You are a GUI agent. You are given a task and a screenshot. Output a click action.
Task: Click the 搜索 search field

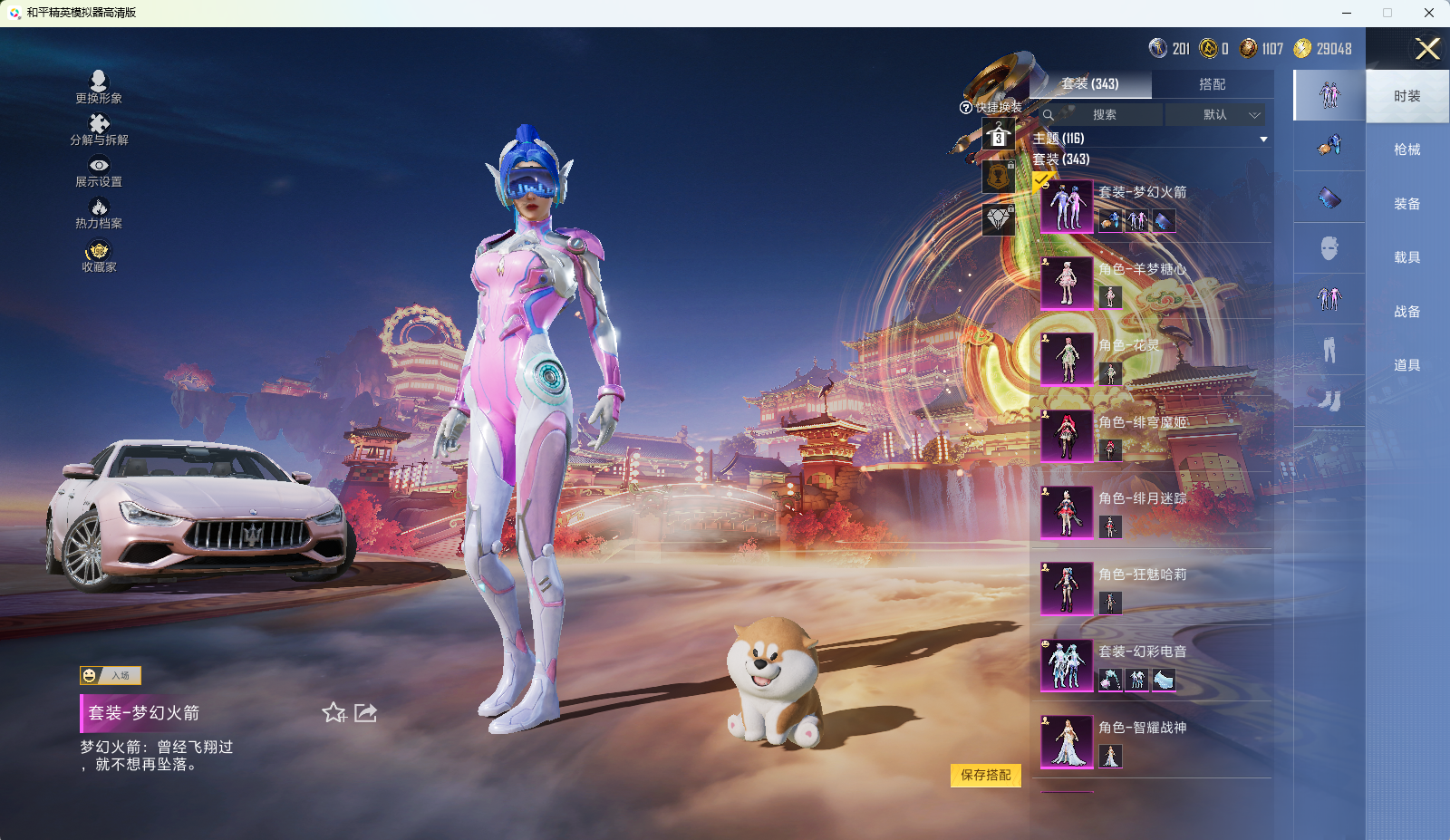pyautogui.click(x=1103, y=115)
